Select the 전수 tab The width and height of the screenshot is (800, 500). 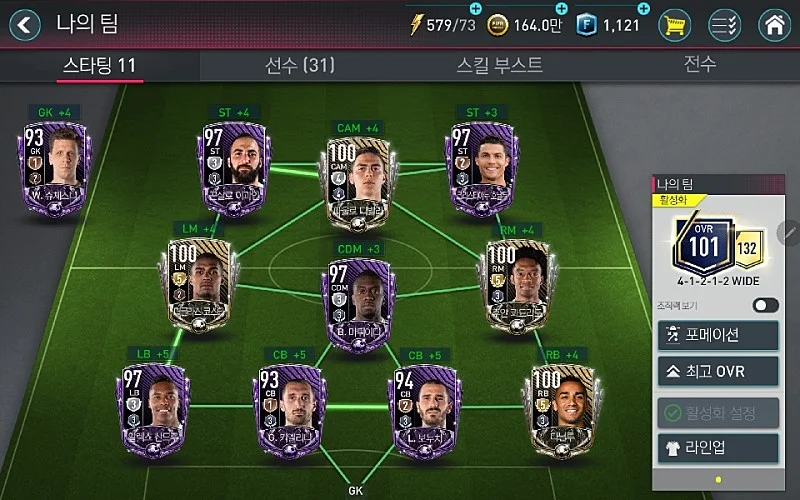click(699, 66)
